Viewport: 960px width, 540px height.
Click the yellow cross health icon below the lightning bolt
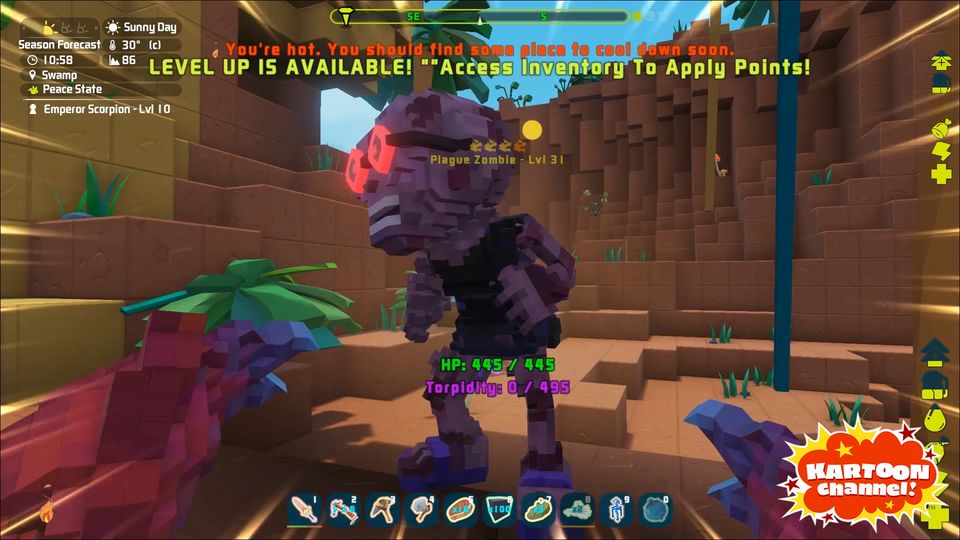(940, 175)
